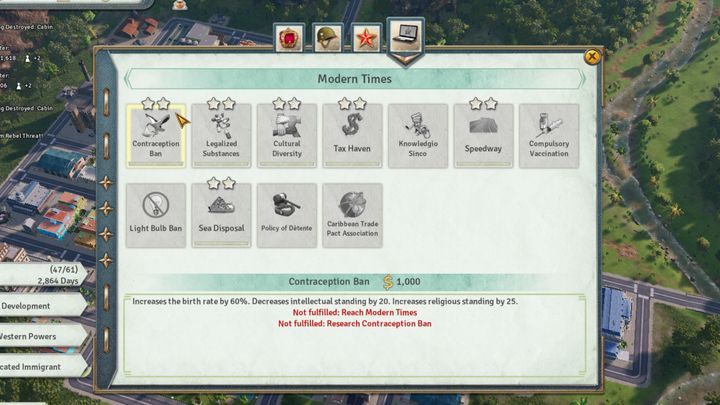Choose the Compulsory Vaccination edict
The height and width of the screenshot is (405, 720).
(548, 136)
